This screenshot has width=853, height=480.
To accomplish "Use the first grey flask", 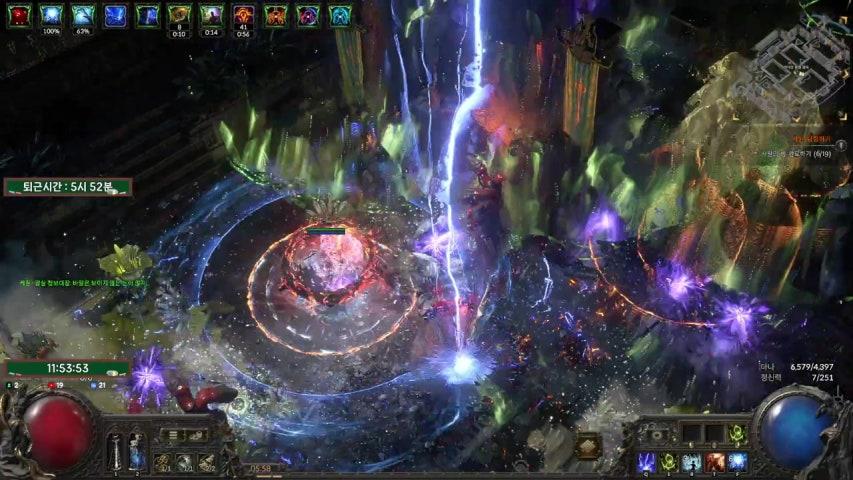I will [115, 449].
